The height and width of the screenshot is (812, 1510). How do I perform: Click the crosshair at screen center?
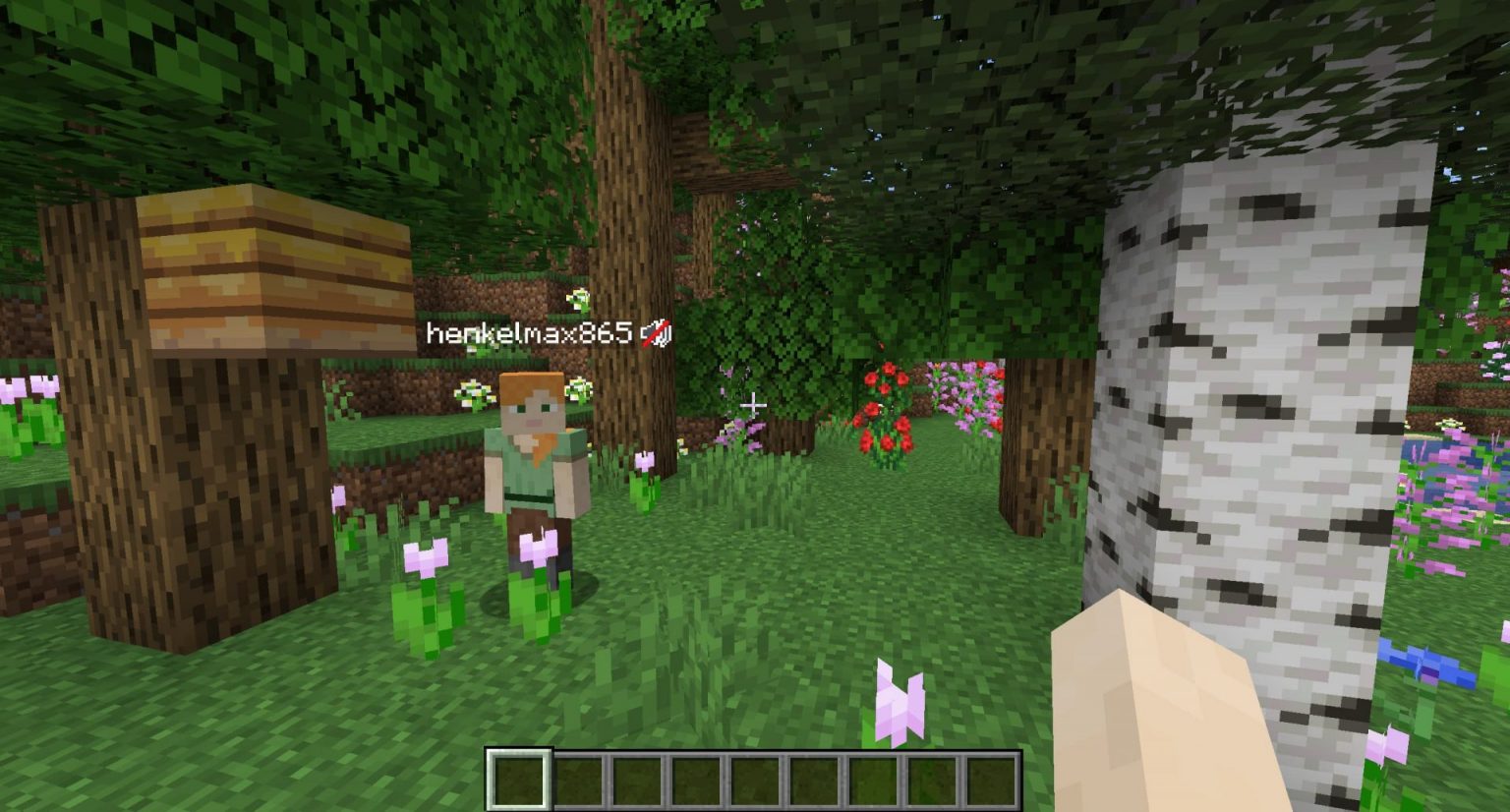click(x=753, y=403)
